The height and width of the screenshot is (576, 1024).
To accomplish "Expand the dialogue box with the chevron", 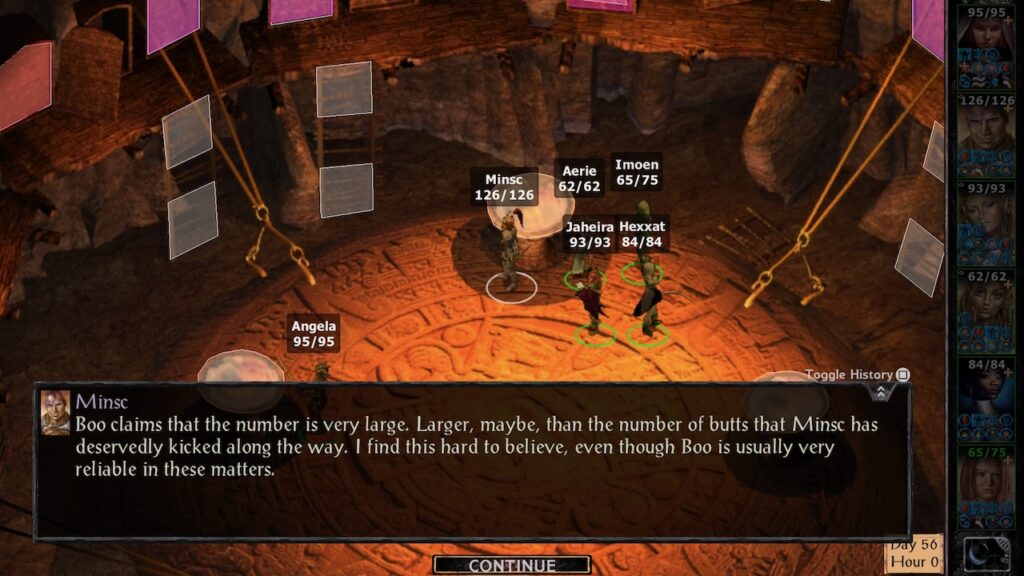I will coord(880,392).
